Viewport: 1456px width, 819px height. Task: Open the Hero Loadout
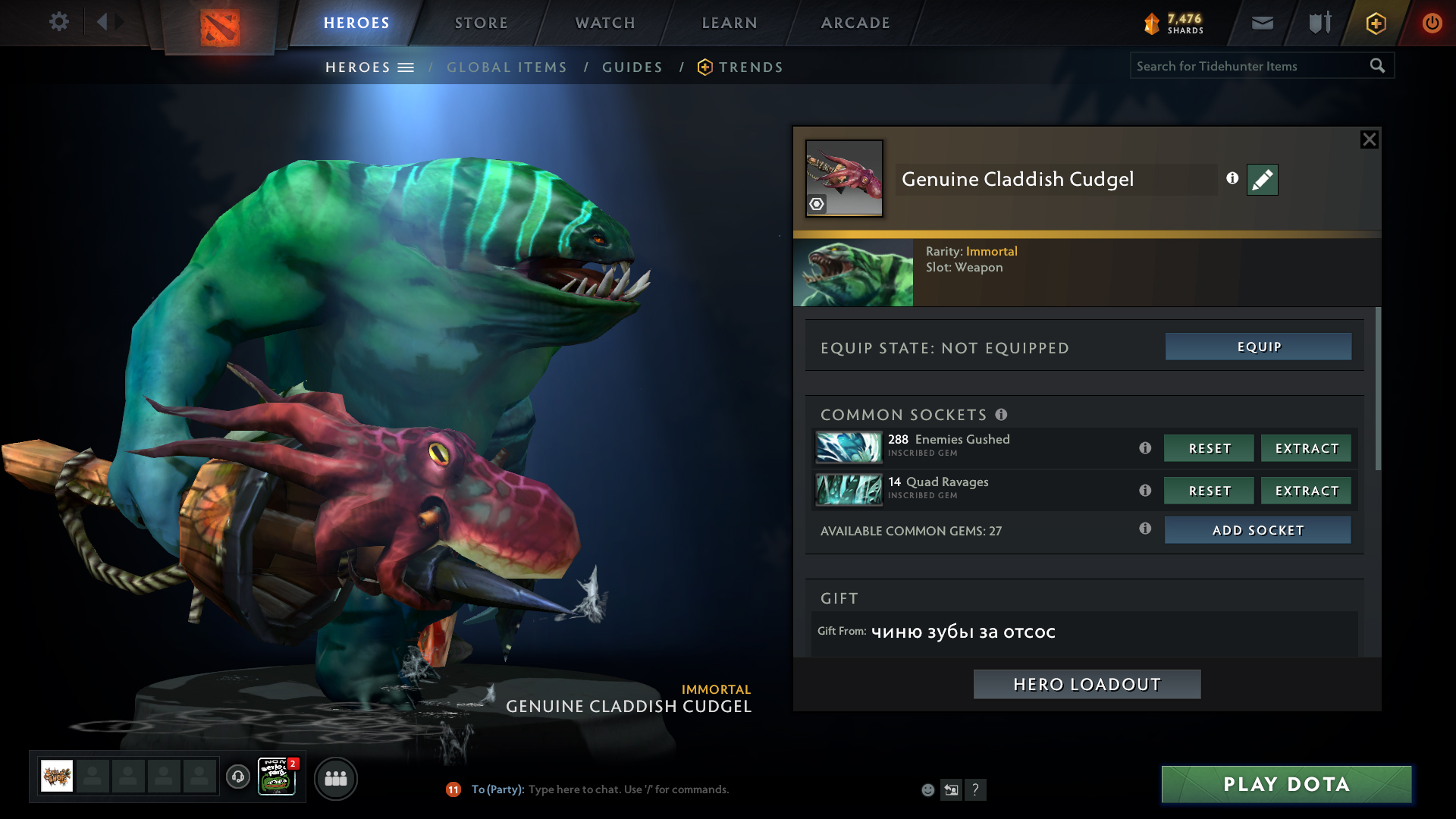pyautogui.click(x=1087, y=684)
